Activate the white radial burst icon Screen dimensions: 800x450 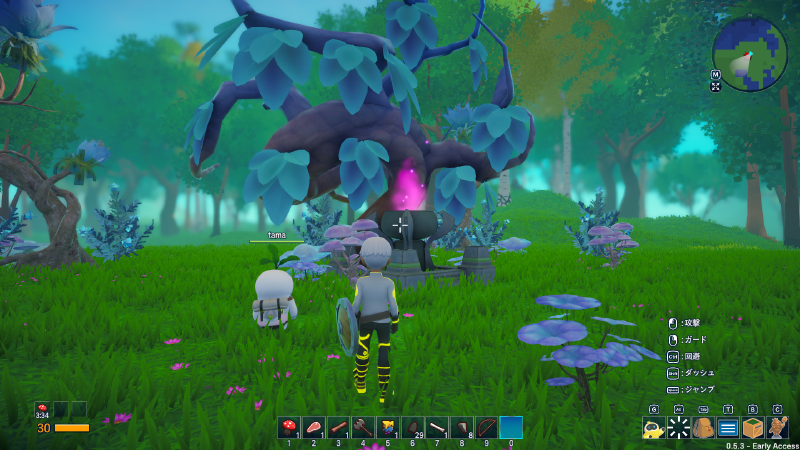pyautogui.click(x=678, y=429)
